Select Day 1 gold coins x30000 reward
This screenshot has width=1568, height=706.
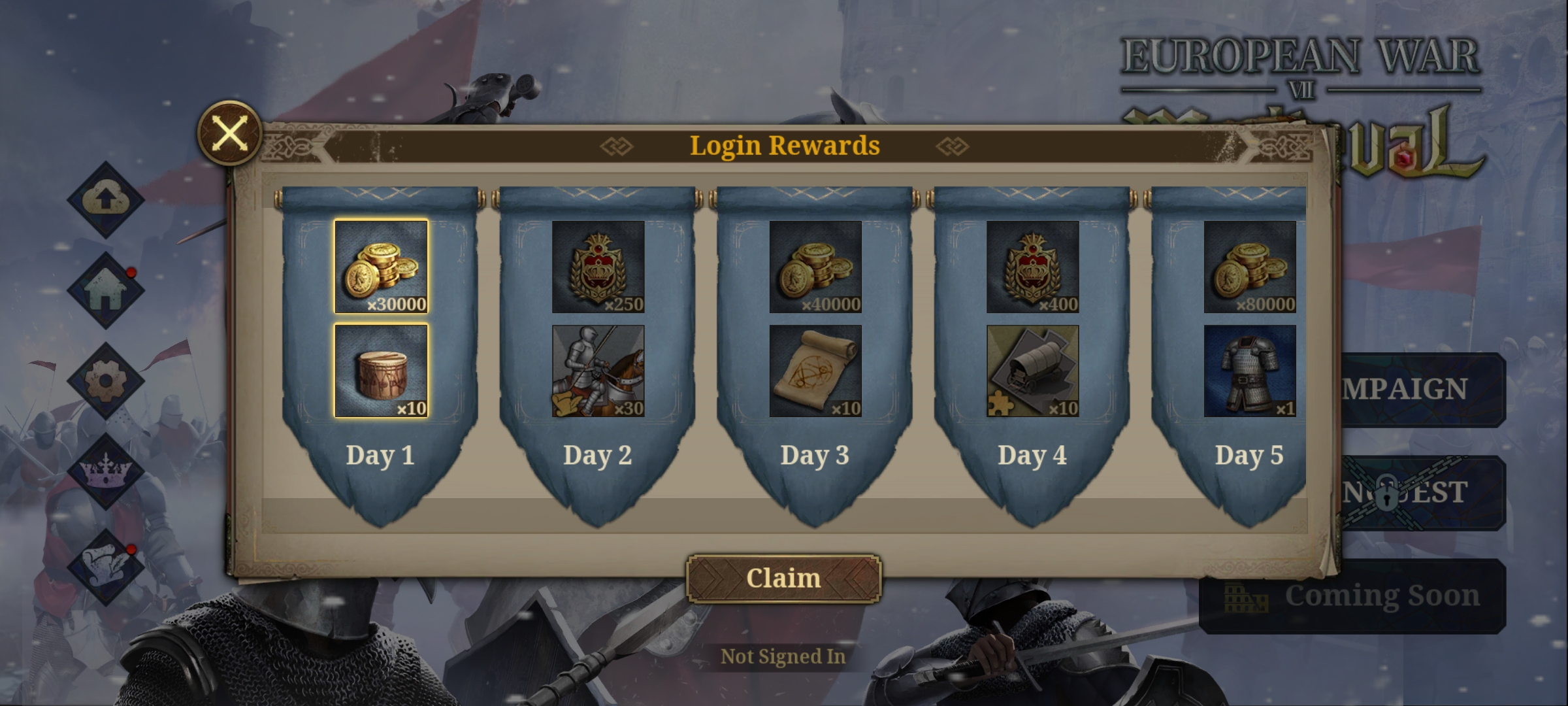(381, 267)
